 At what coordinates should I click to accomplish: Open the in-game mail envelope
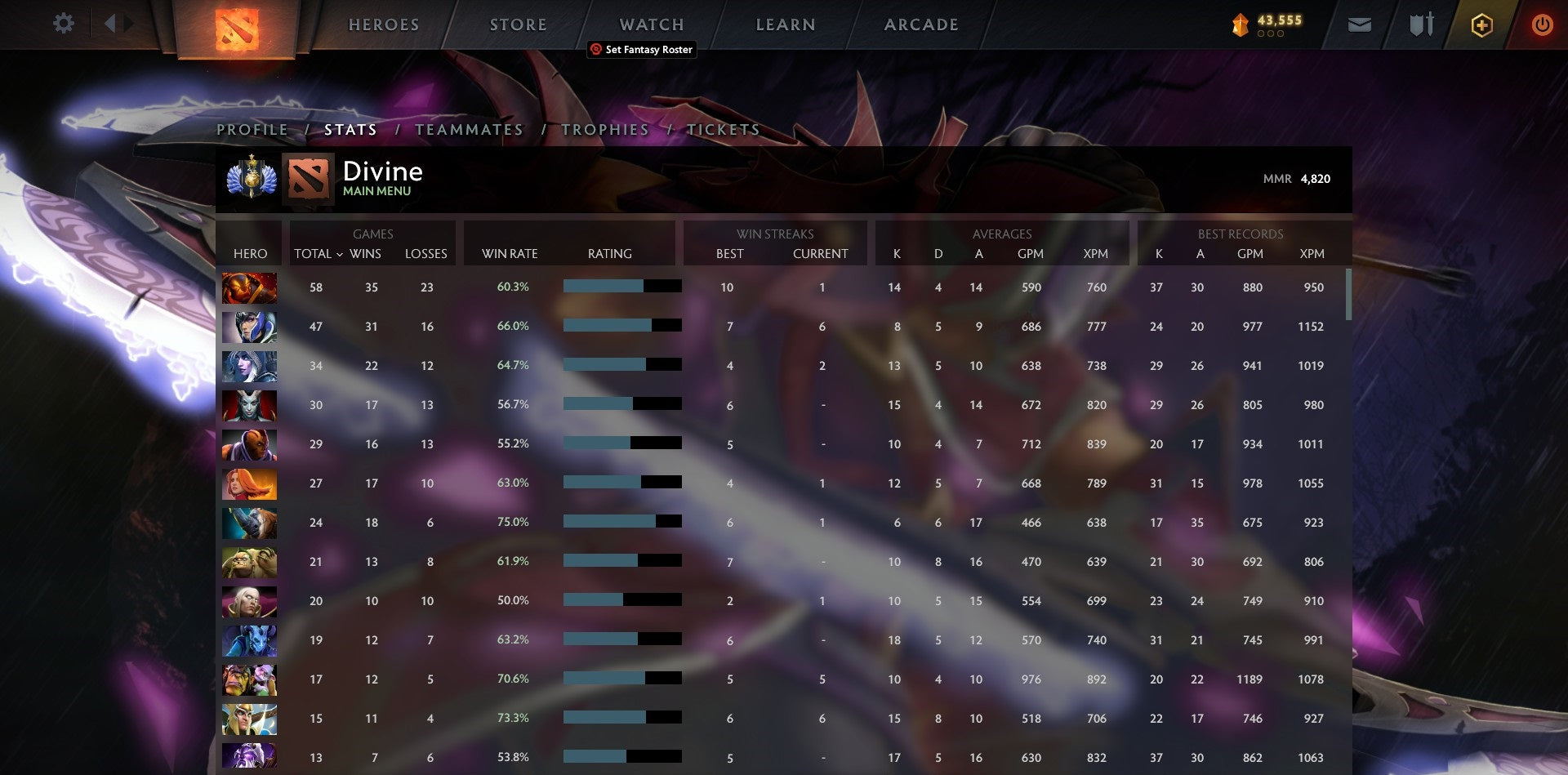1361,25
